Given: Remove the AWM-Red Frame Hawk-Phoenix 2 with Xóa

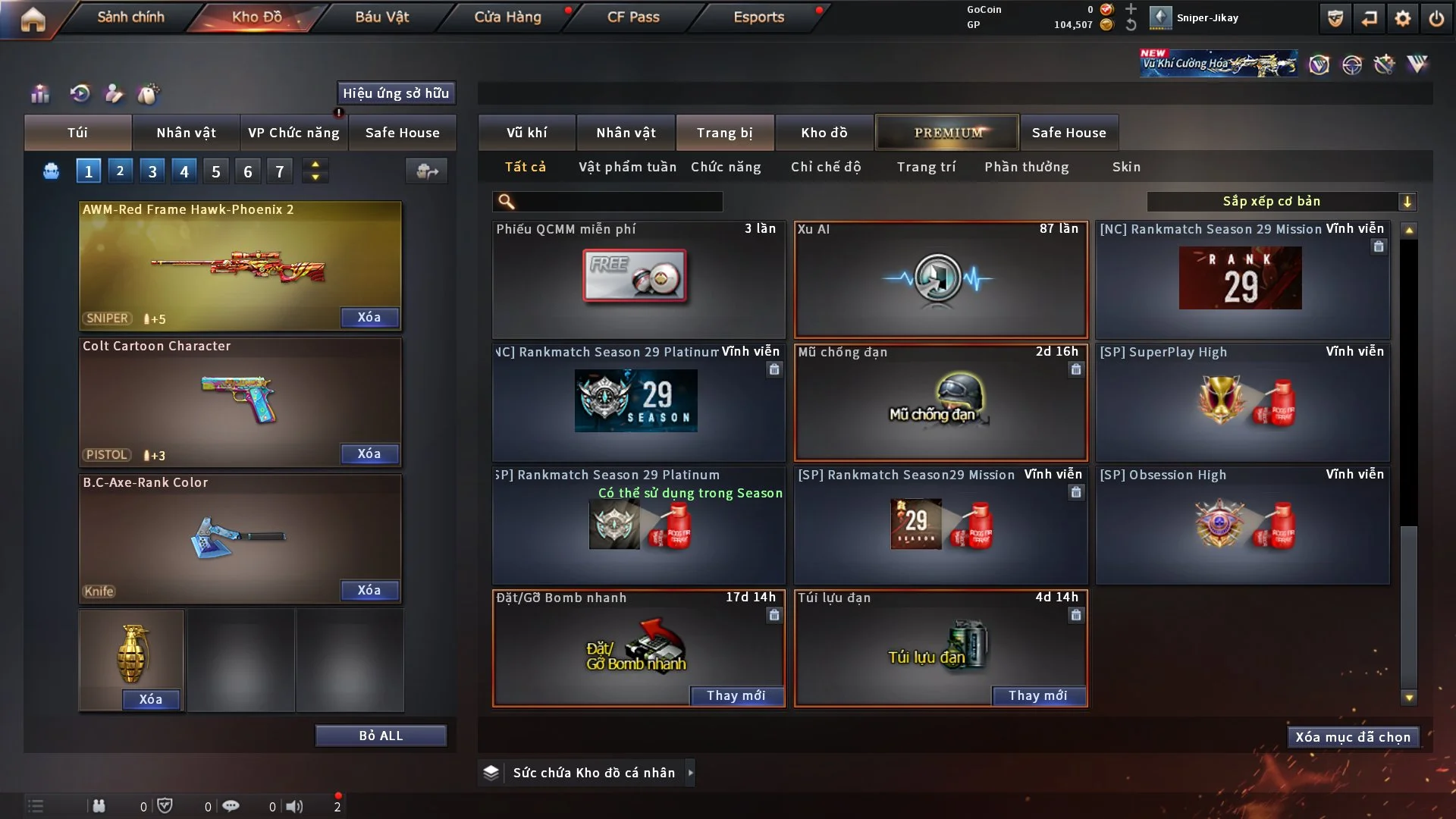Looking at the screenshot, I should point(369,317).
